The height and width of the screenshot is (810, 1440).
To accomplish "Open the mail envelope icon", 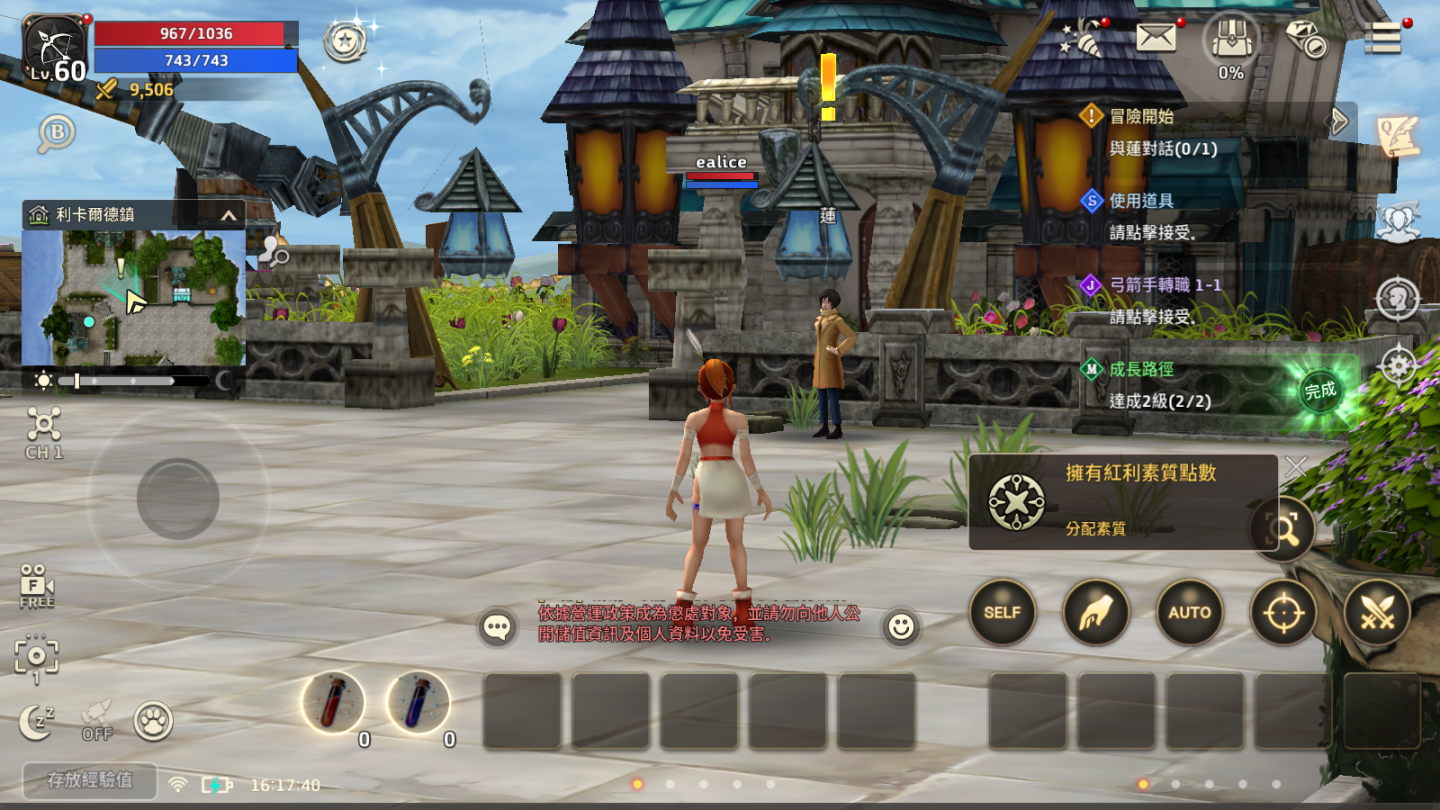I will [1156, 38].
